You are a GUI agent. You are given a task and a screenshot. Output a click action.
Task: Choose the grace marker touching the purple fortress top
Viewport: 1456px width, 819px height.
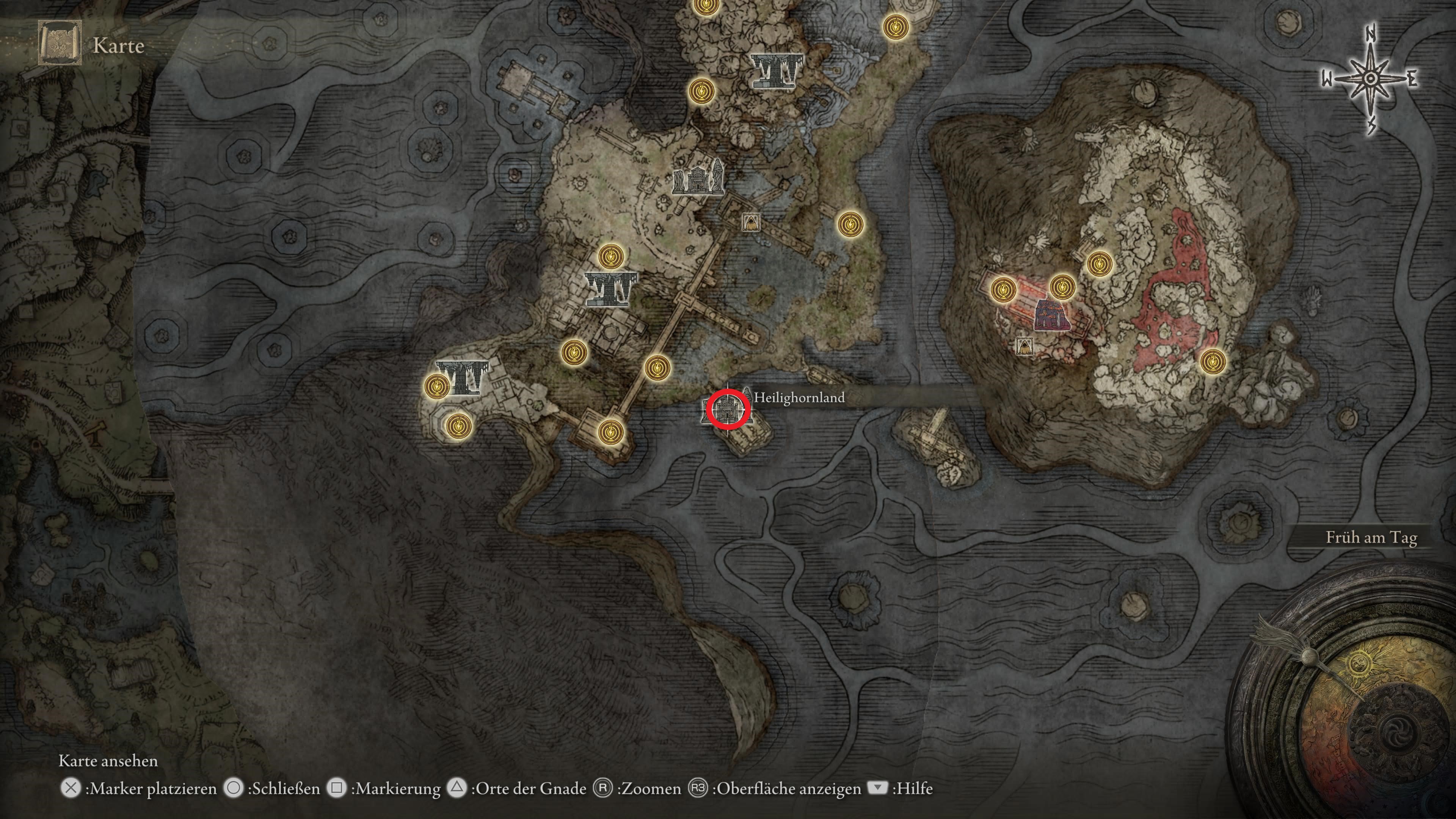pyautogui.click(x=1062, y=286)
